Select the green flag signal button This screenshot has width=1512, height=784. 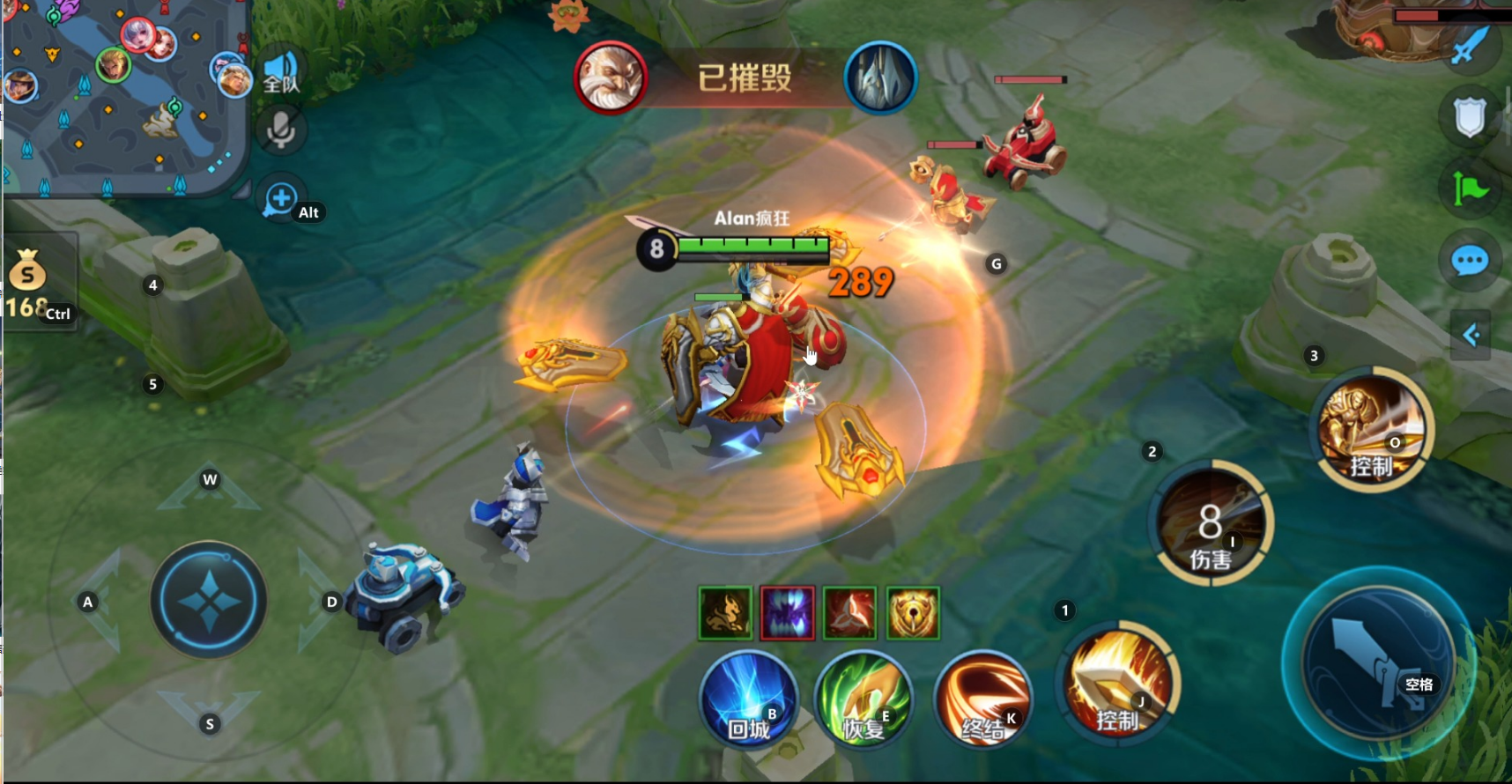pos(1470,189)
